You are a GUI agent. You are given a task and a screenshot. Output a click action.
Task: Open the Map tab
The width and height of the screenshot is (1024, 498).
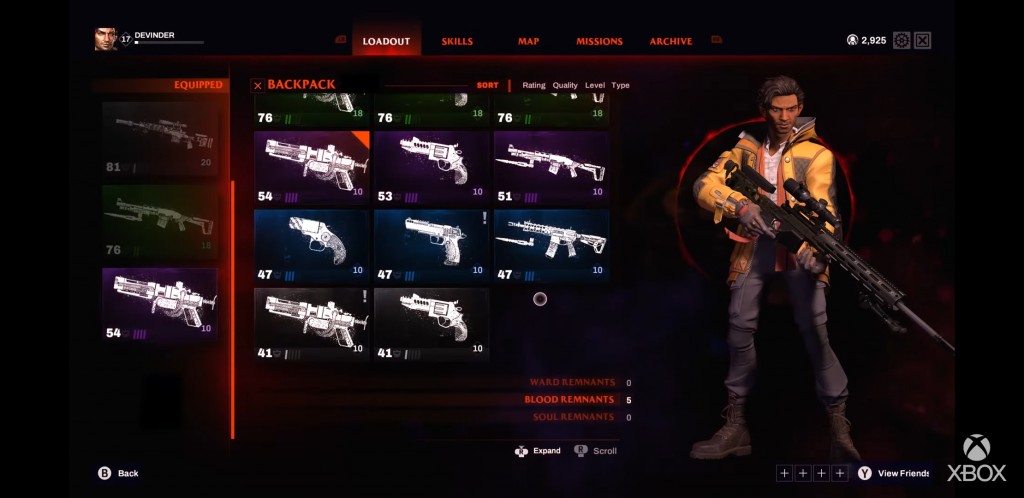528,41
